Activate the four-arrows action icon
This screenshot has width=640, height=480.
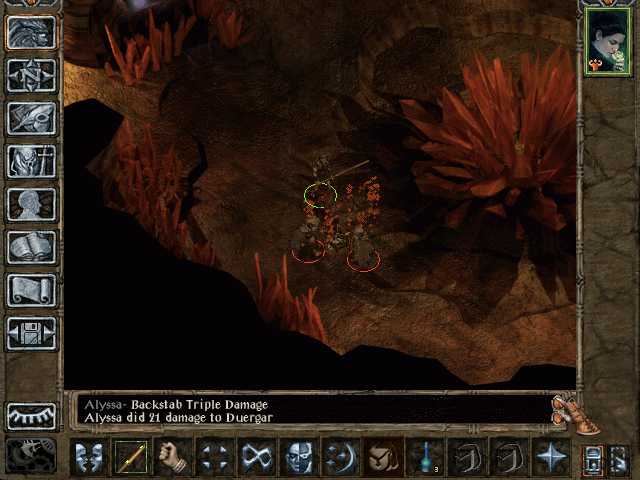215,458
